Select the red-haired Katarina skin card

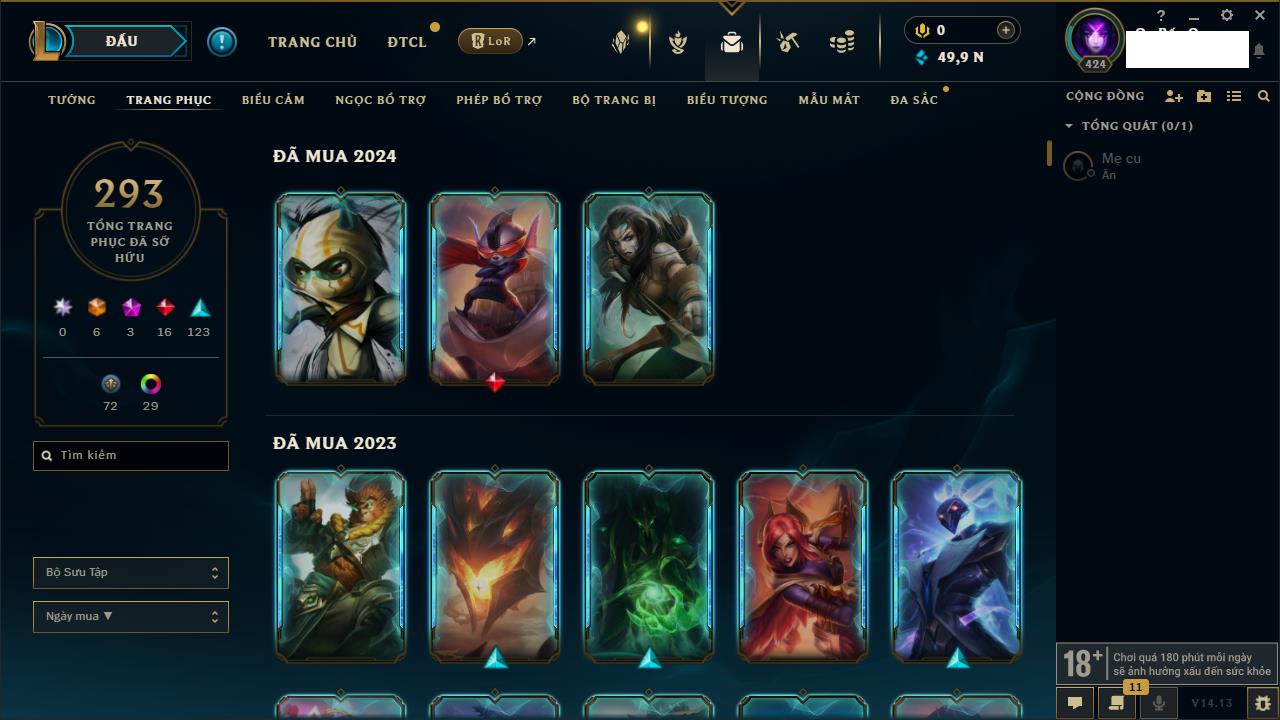(x=802, y=567)
